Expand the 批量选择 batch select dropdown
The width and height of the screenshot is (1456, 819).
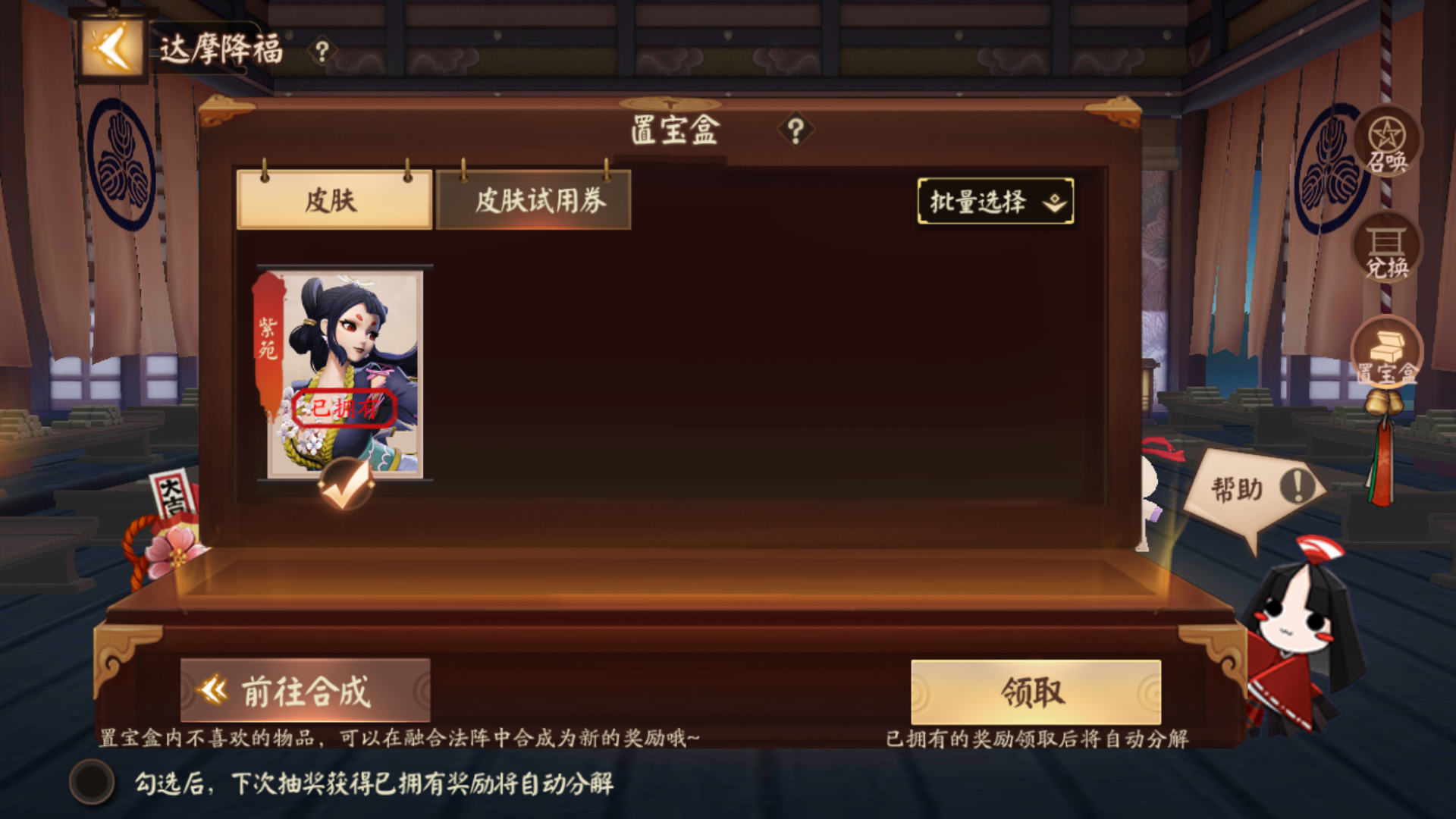995,202
